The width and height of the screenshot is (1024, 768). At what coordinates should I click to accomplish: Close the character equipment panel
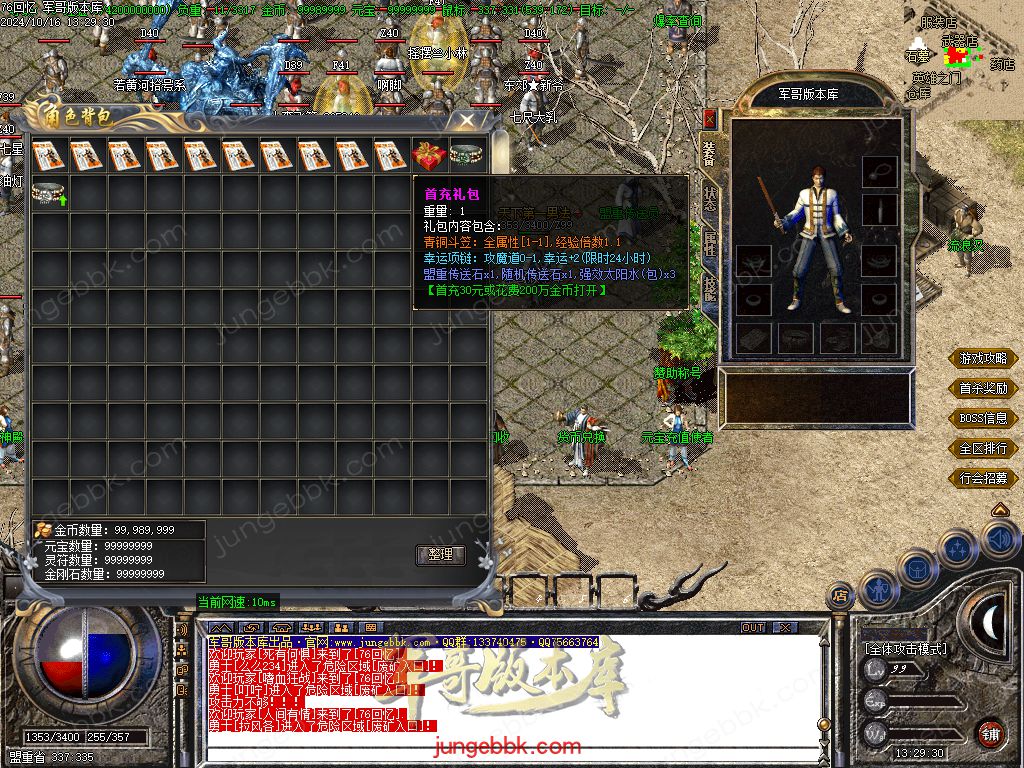pos(710,118)
